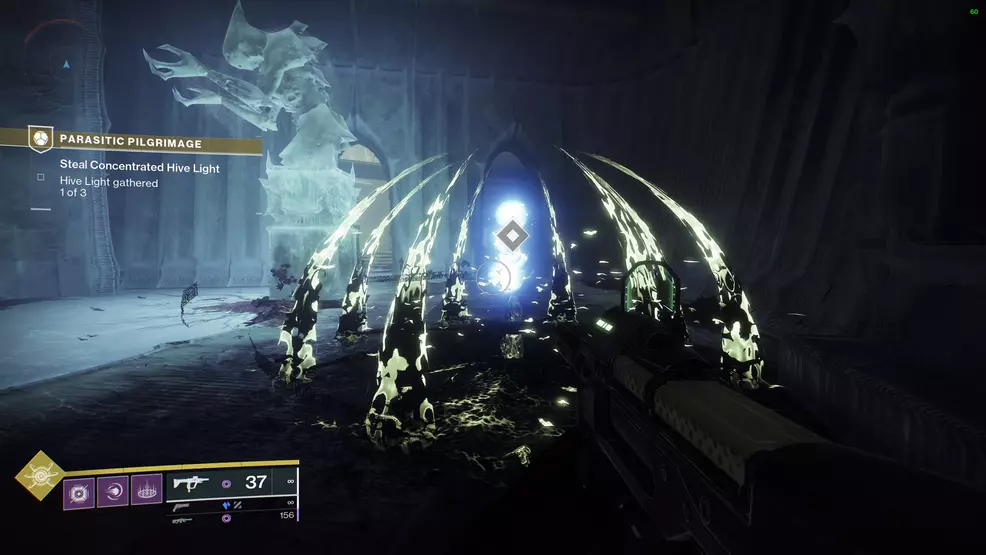Activate the spiked ring class ability
This screenshot has width=986, height=555.
click(146, 490)
